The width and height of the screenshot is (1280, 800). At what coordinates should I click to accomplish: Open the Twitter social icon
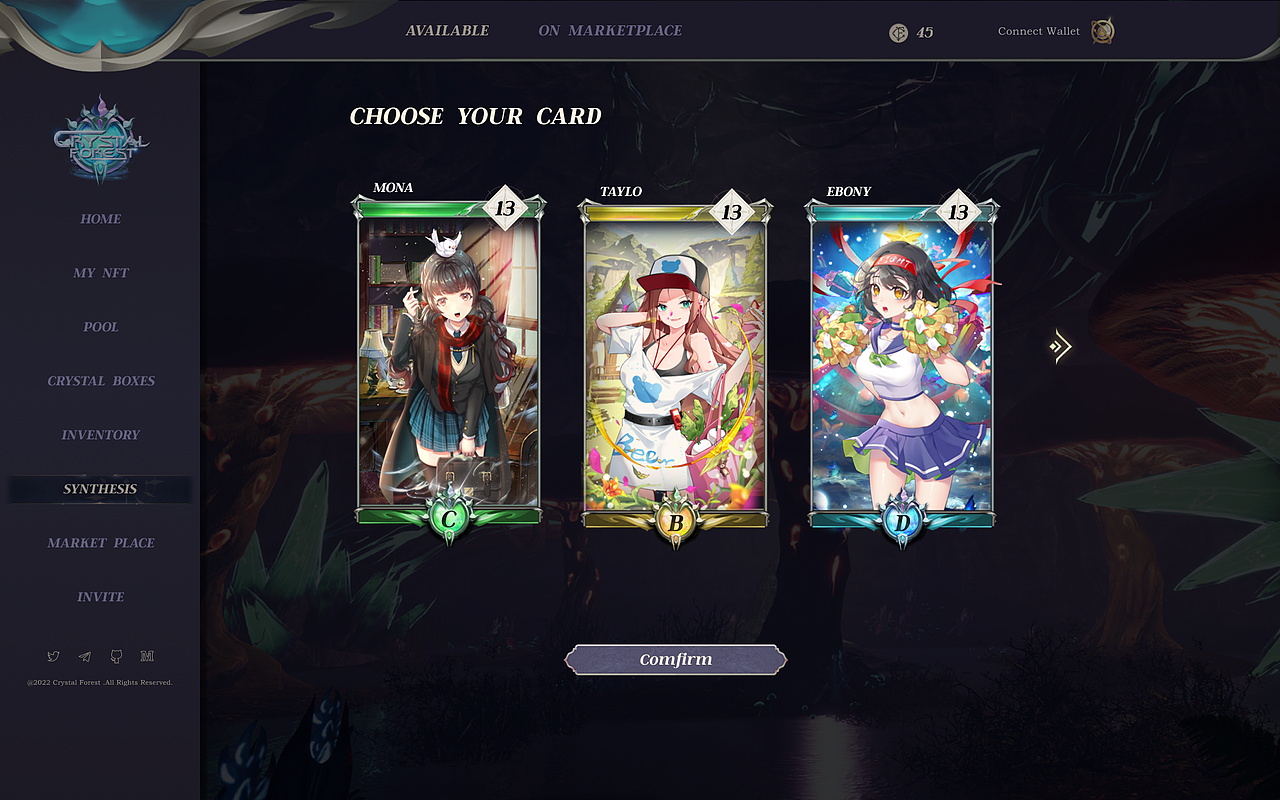point(53,655)
